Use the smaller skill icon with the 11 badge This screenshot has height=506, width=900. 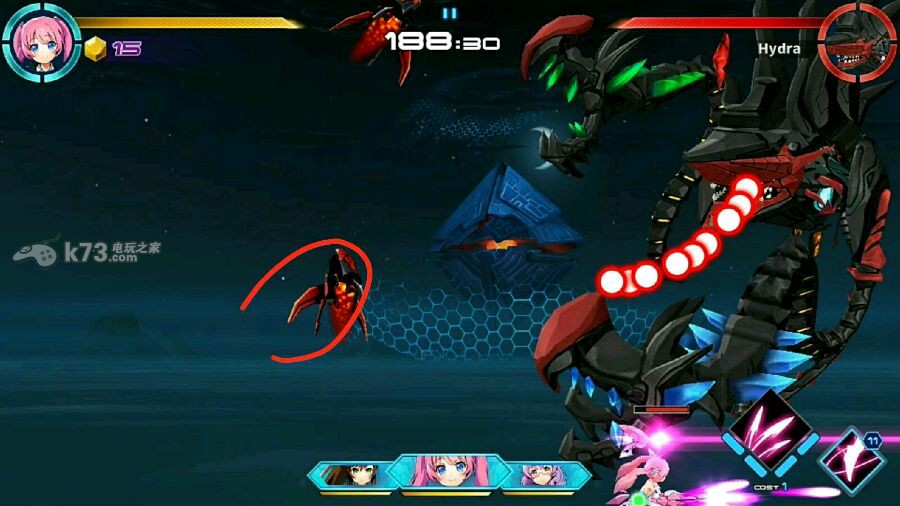[851, 460]
